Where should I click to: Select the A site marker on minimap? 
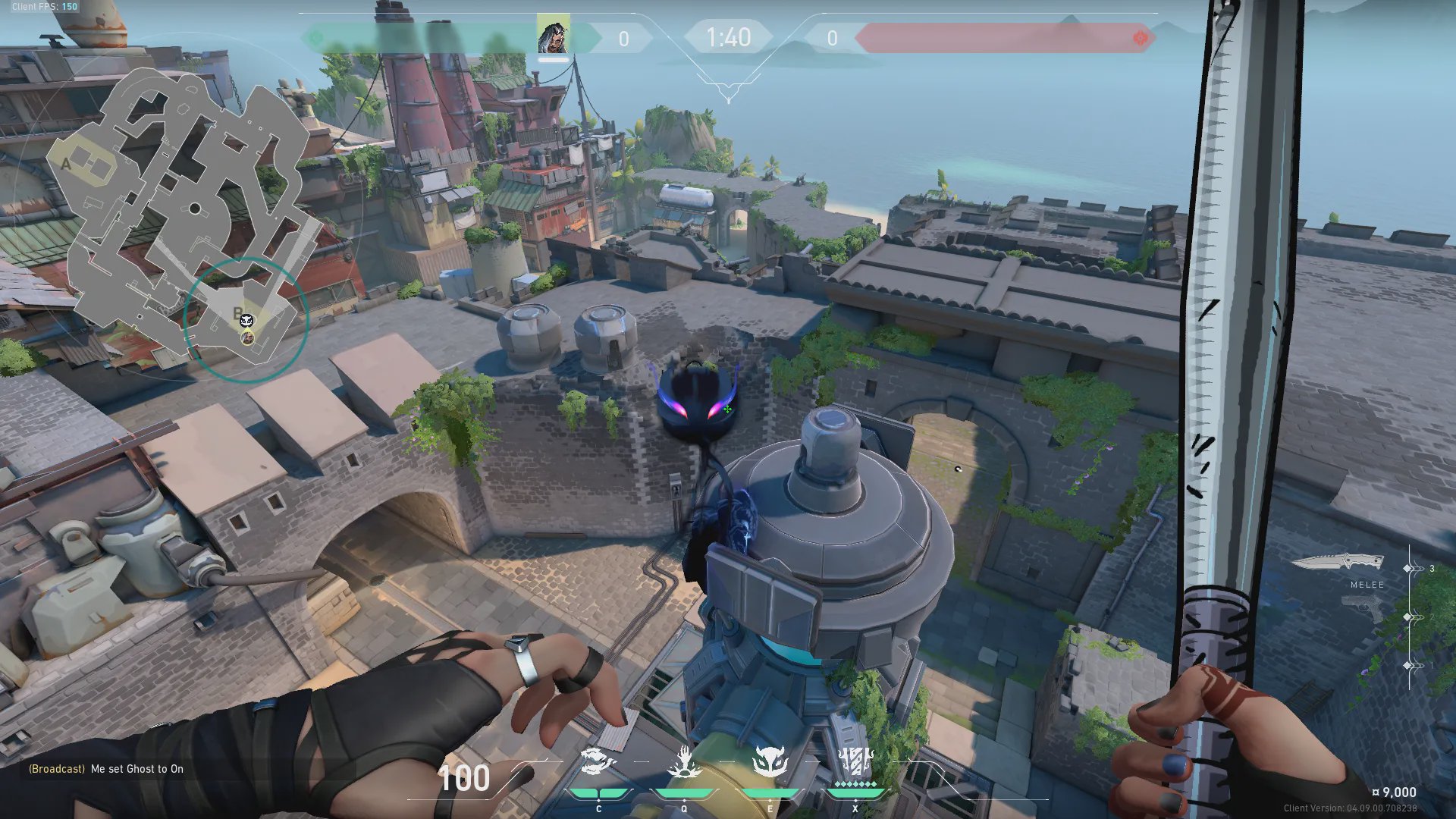pyautogui.click(x=67, y=164)
